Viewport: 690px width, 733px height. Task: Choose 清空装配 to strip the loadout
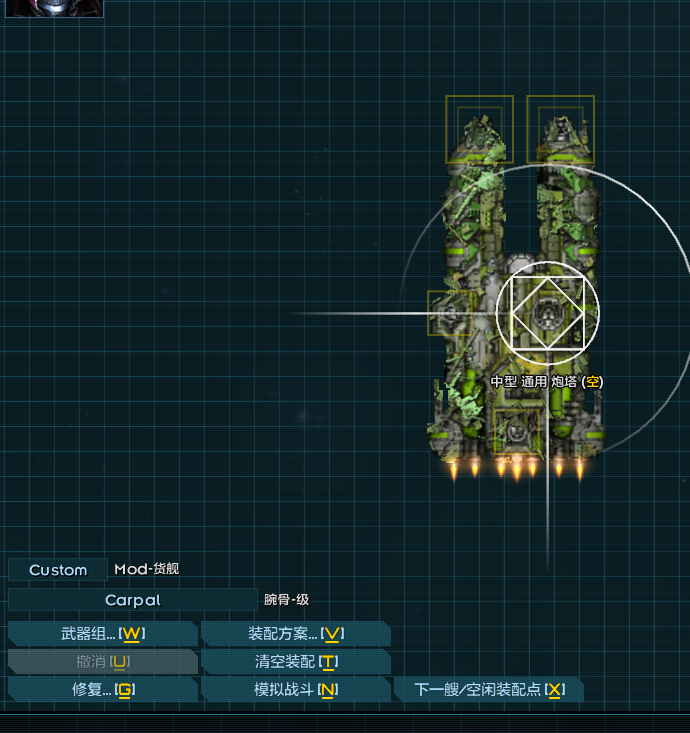pyautogui.click(x=296, y=662)
